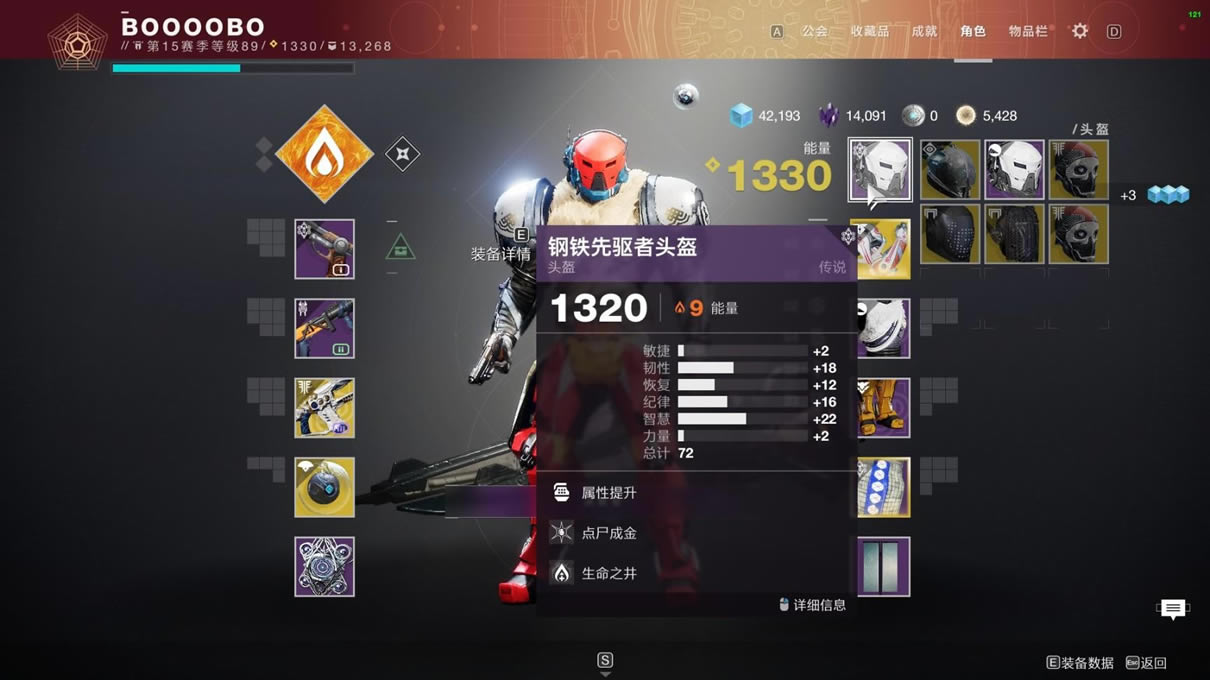Select the 角色 character tab

(972, 31)
